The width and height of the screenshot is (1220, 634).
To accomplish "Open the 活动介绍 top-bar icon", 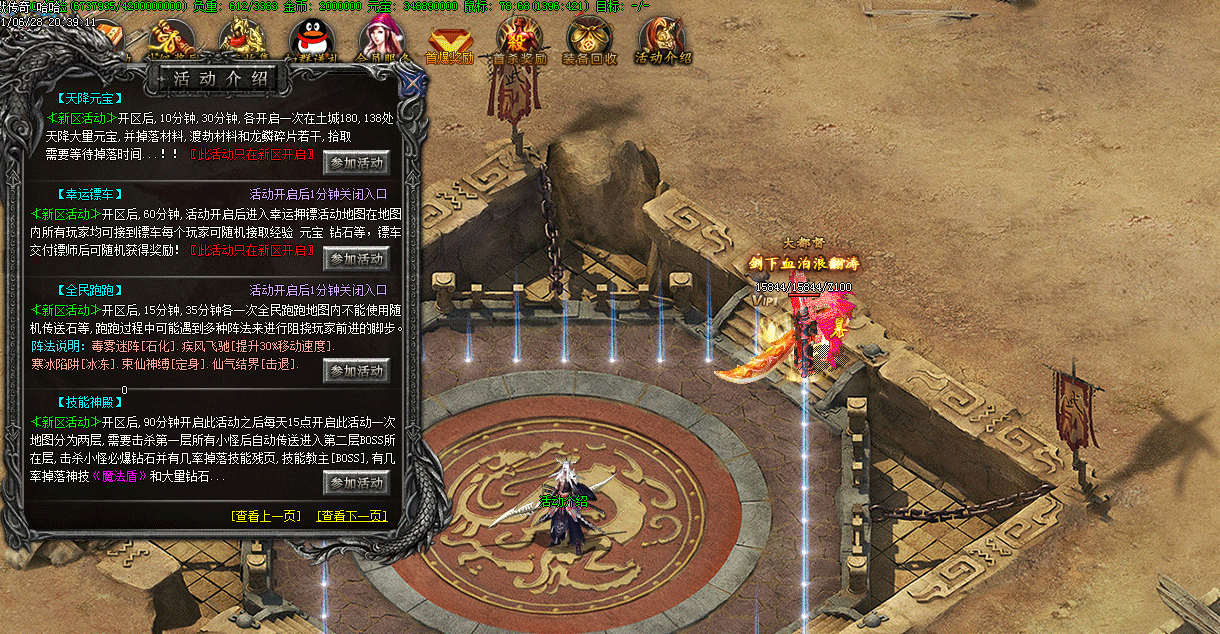I will 662,41.
